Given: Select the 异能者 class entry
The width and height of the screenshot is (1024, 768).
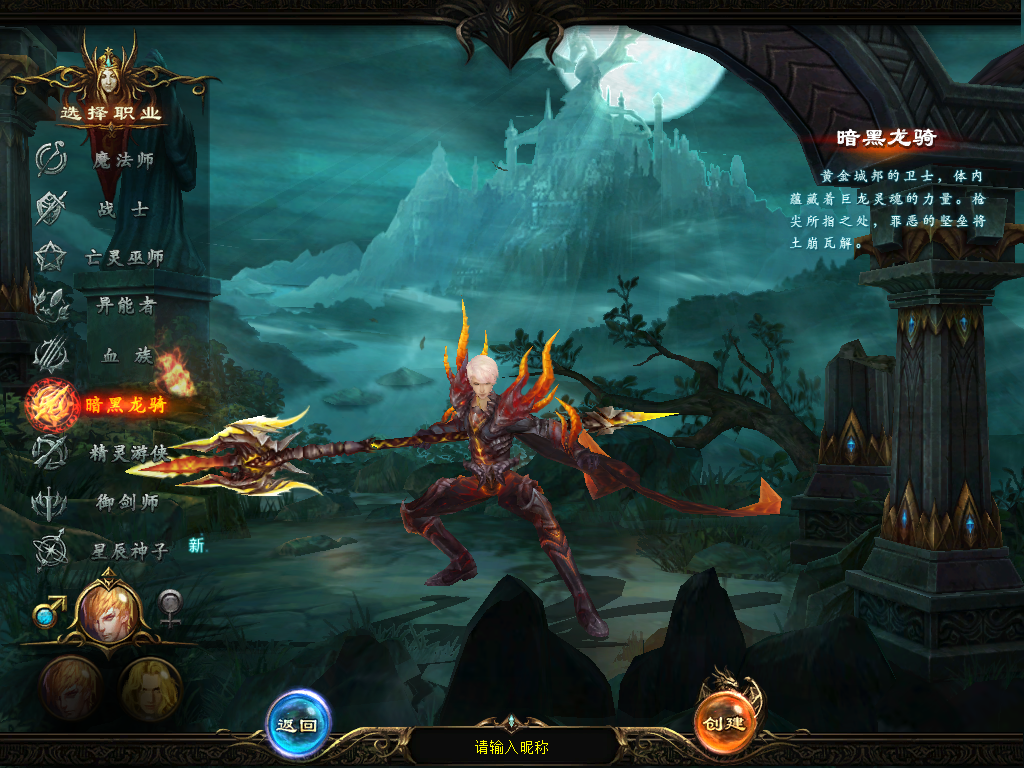Looking at the screenshot, I should point(124,306).
